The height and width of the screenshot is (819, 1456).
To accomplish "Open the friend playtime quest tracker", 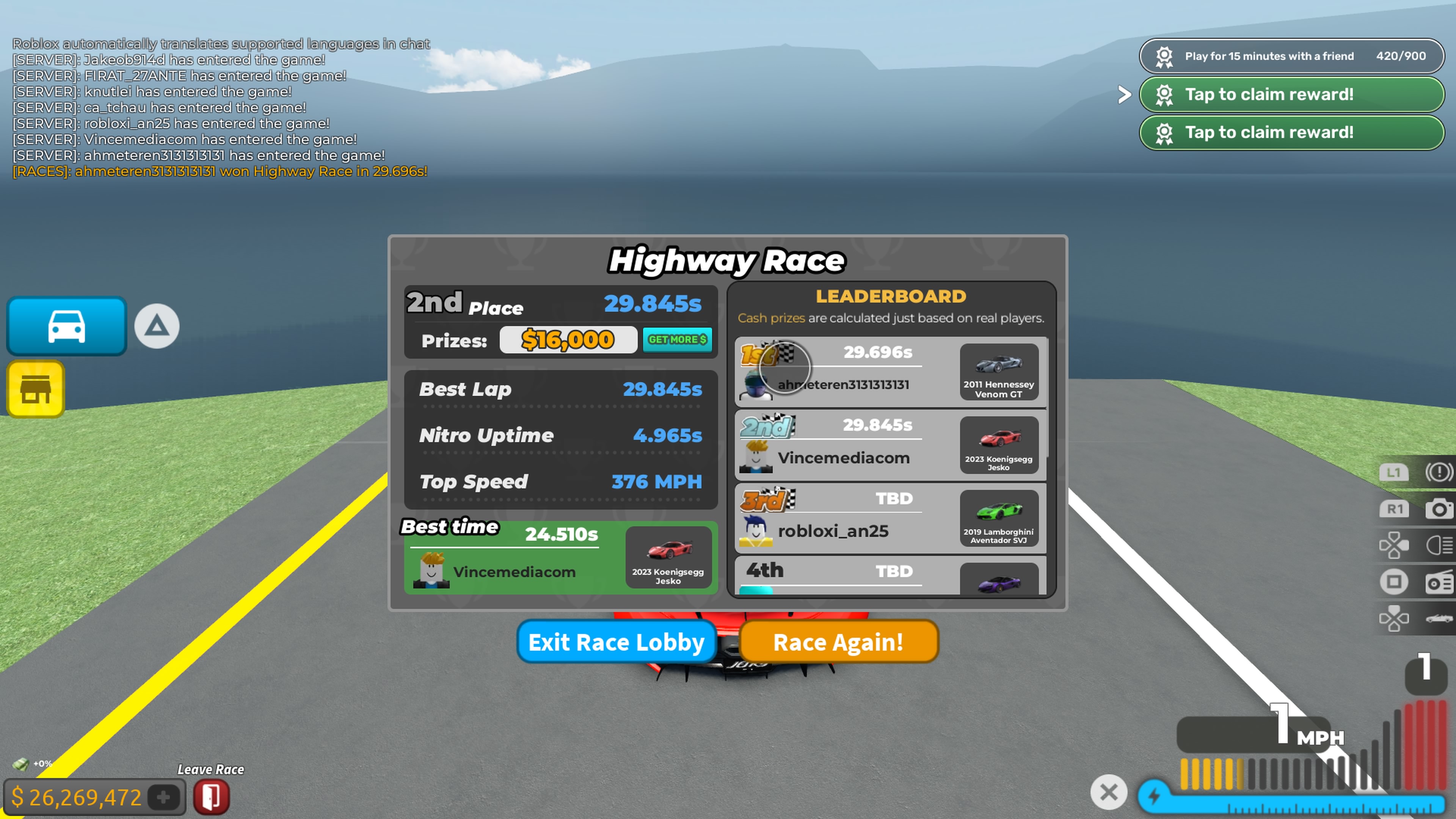I will pyautogui.click(x=1291, y=56).
